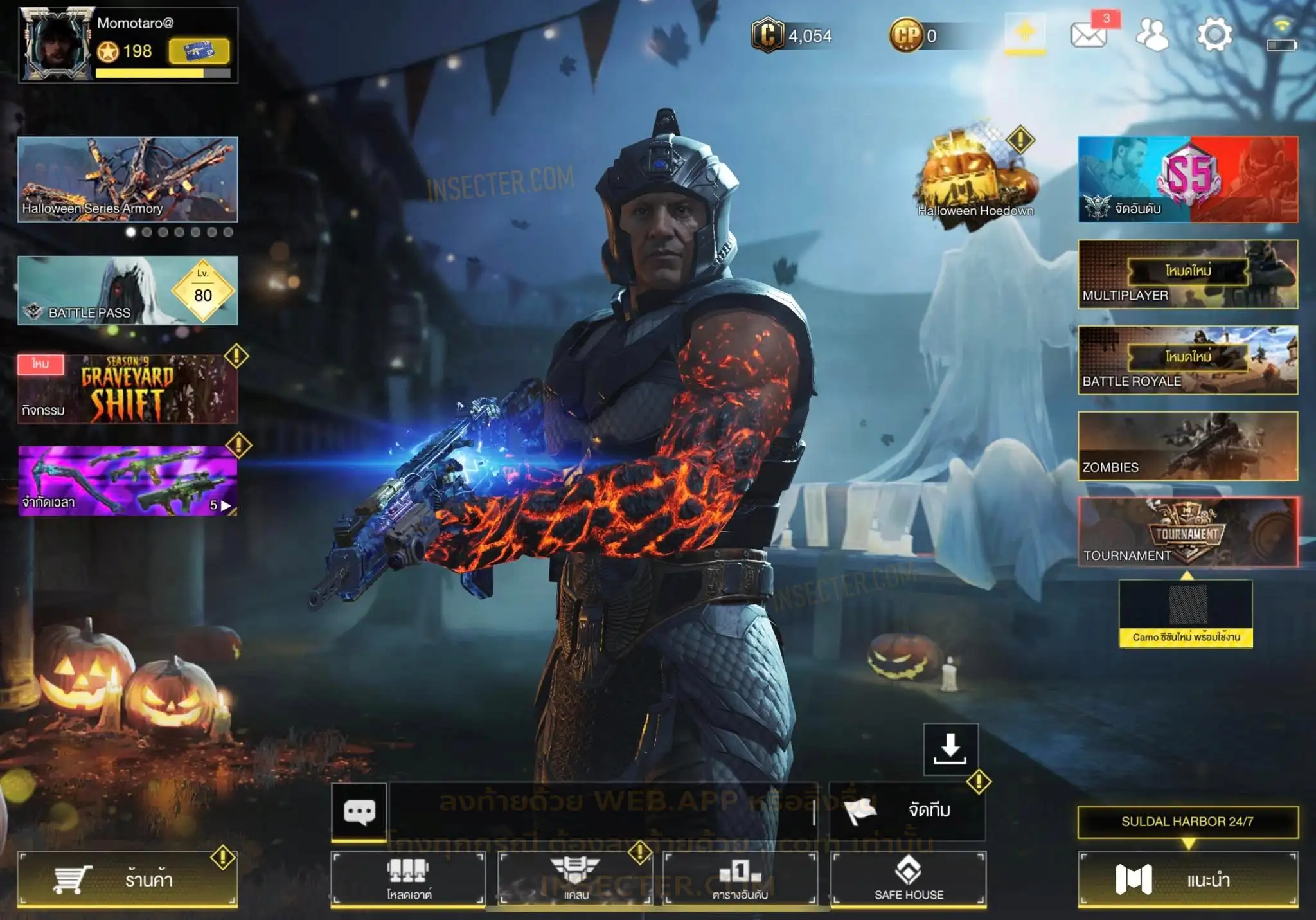Image resolution: width=1316 pixels, height=920 pixels.
Task: Open the Graveyard Shift events banner
Action: 127,389
